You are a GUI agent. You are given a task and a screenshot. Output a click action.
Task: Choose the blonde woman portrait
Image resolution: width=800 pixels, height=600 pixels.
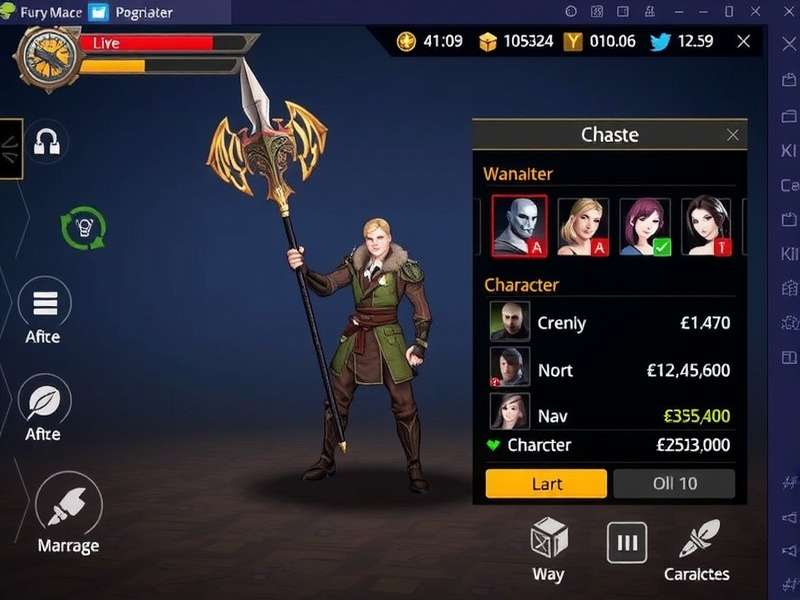pyautogui.click(x=583, y=226)
